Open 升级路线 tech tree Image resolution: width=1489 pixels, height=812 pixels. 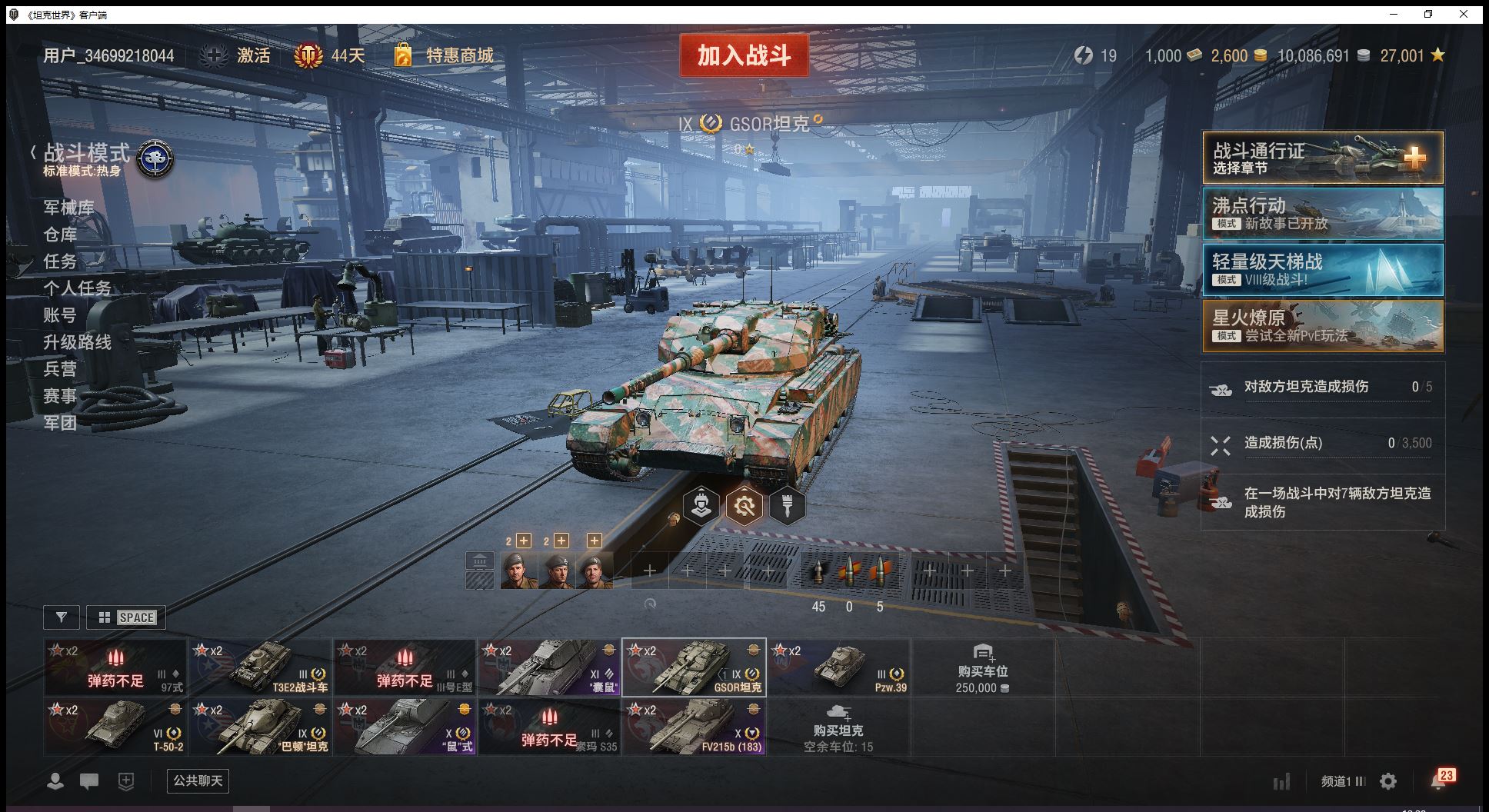[x=77, y=342]
